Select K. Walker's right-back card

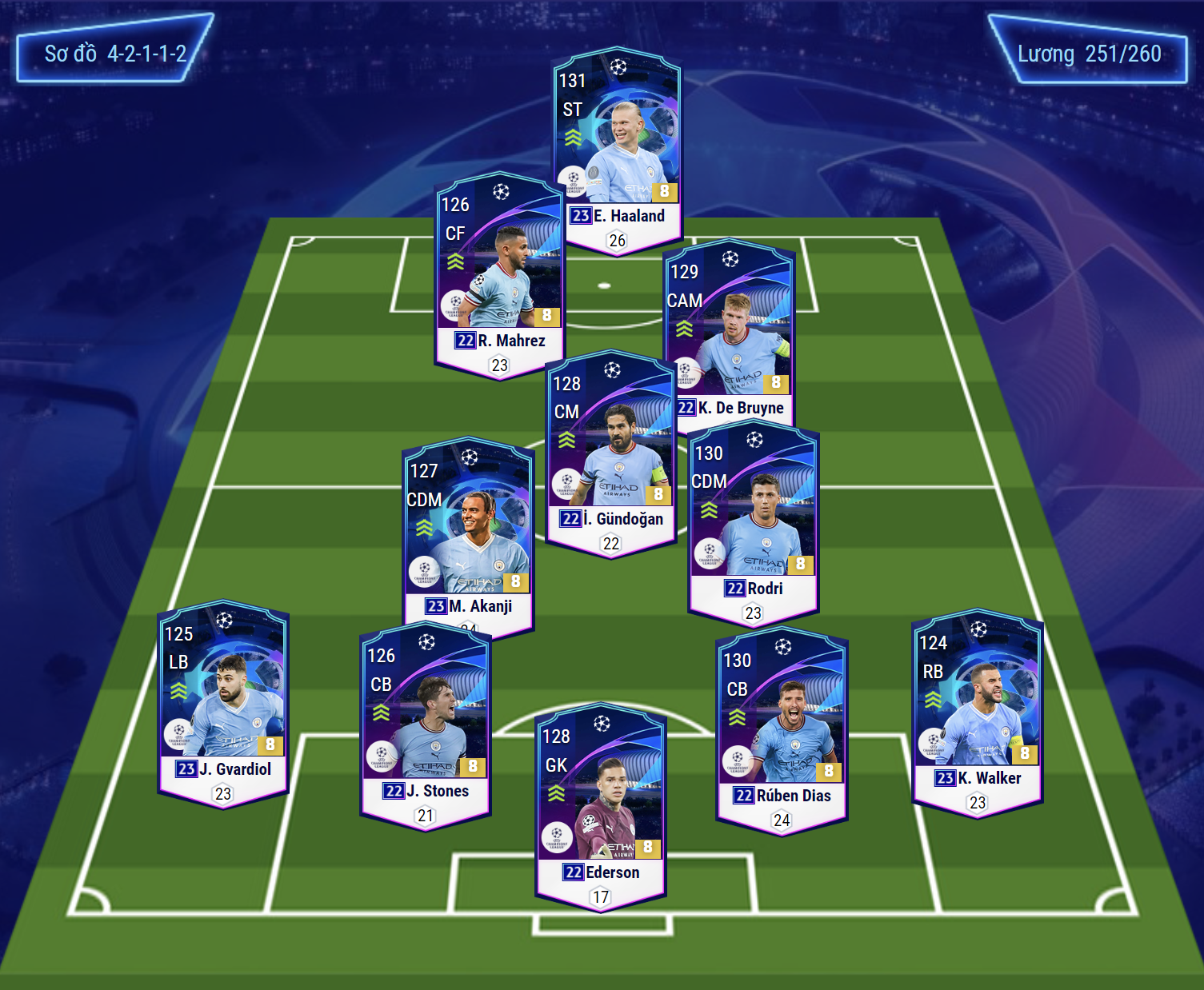pyautogui.click(x=978, y=708)
